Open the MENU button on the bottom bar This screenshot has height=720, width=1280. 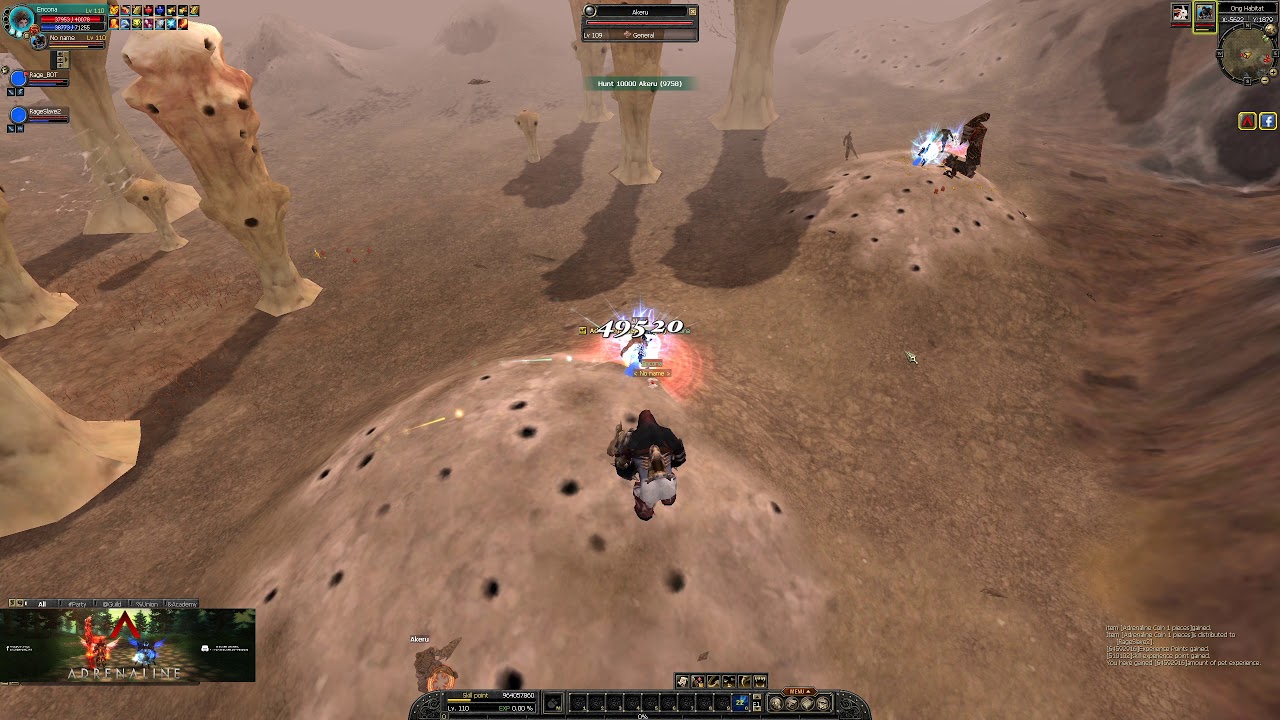(797, 691)
